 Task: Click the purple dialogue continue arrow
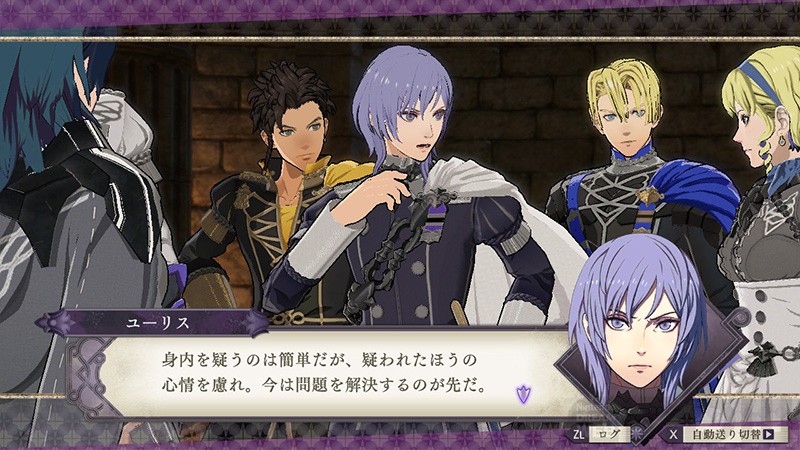tap(522, 393)
